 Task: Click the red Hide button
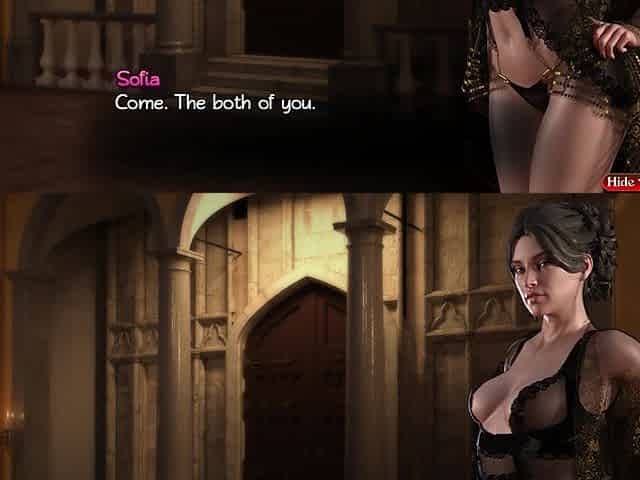(621, 181)
